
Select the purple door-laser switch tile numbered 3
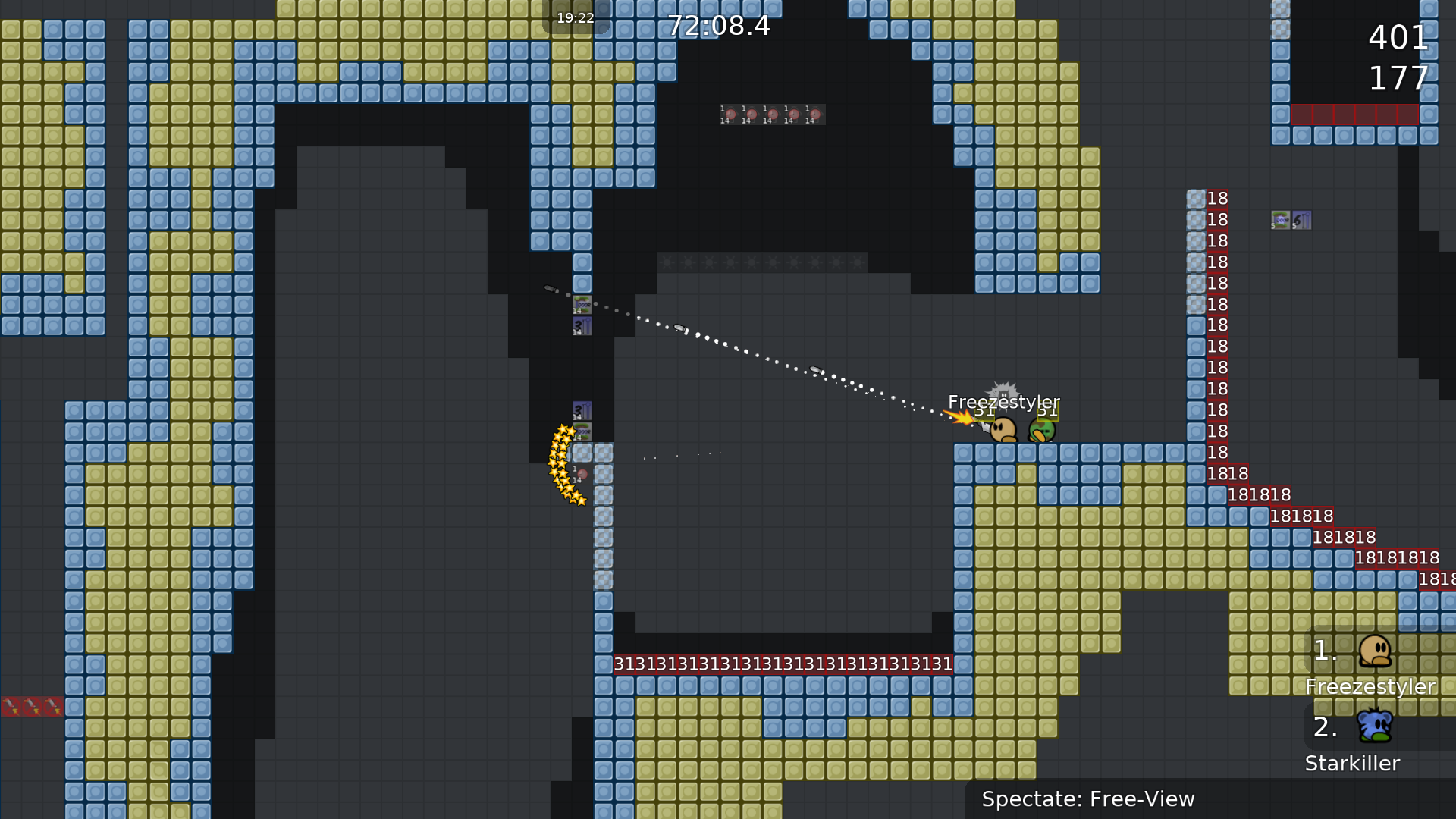(581, 325)
